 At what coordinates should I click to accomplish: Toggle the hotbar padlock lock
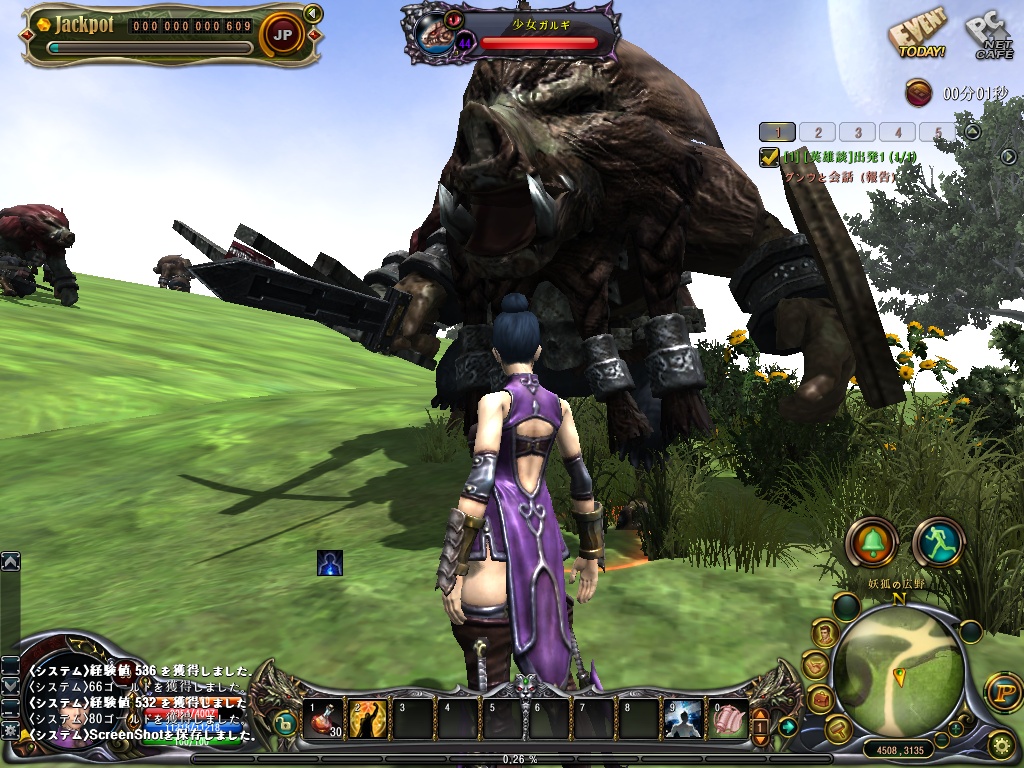click(x=286, y=725)
